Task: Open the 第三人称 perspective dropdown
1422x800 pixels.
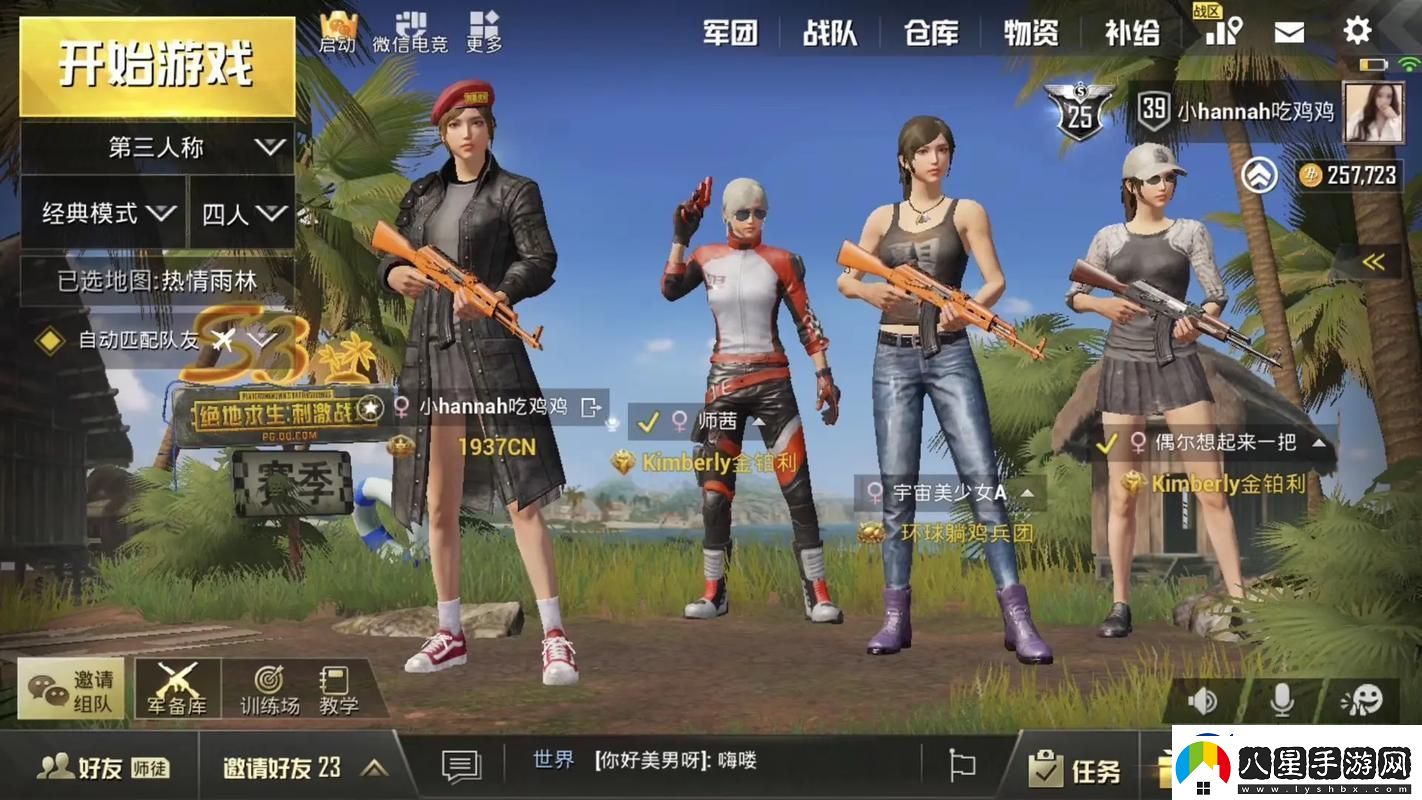Action: [155, 147]
